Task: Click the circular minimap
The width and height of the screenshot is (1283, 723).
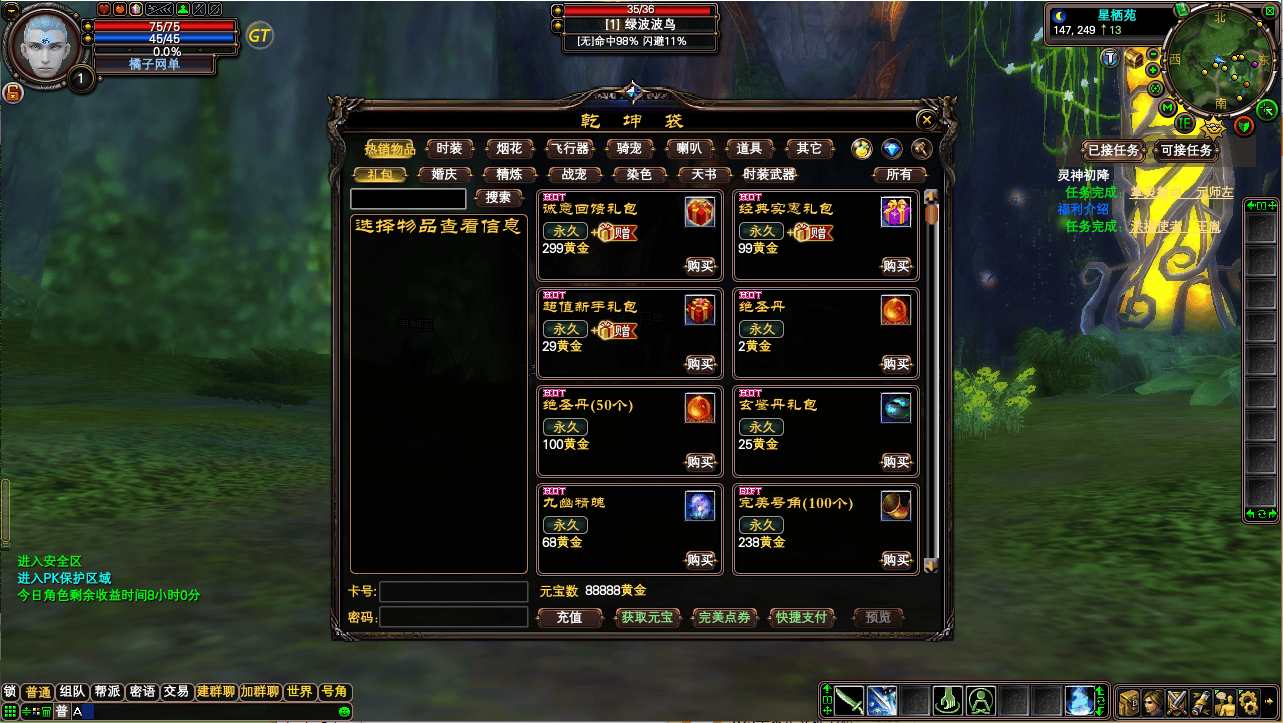Action: point(1214,65)
